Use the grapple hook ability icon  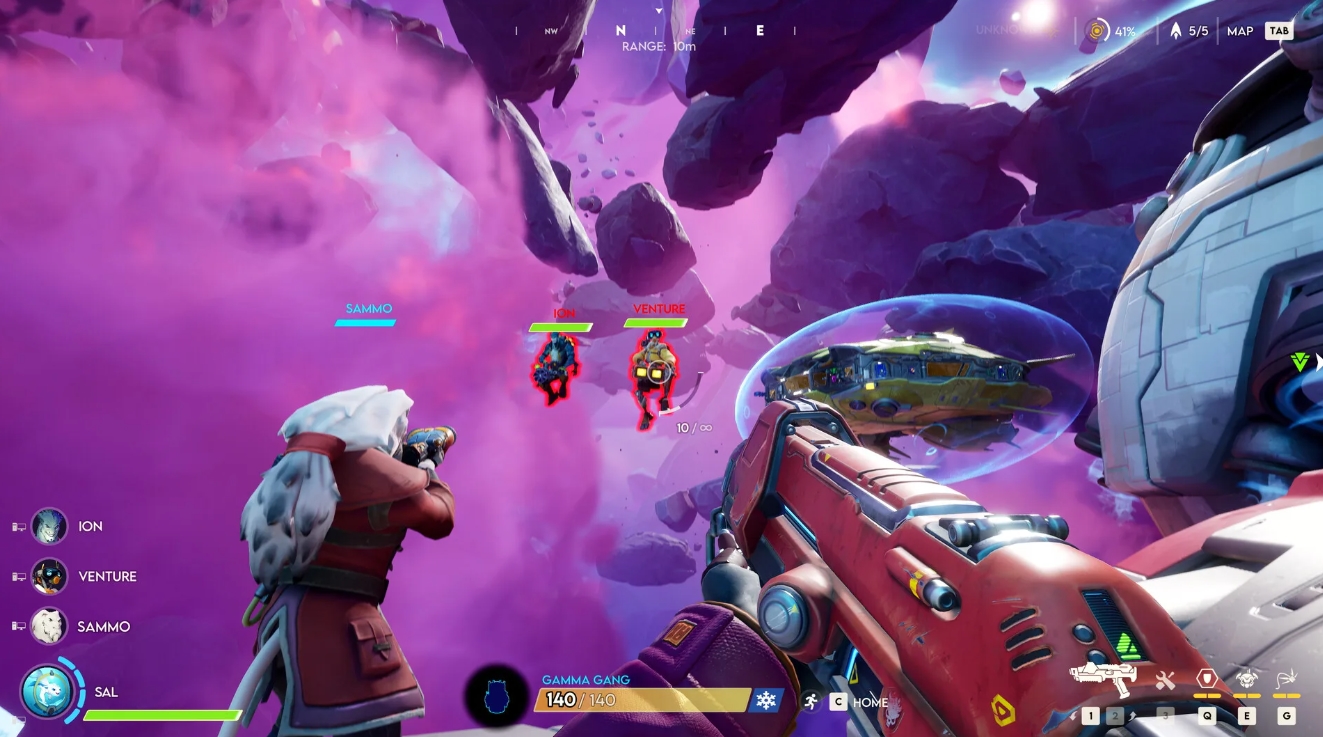pyautogui.click(x=1286, y=678)
